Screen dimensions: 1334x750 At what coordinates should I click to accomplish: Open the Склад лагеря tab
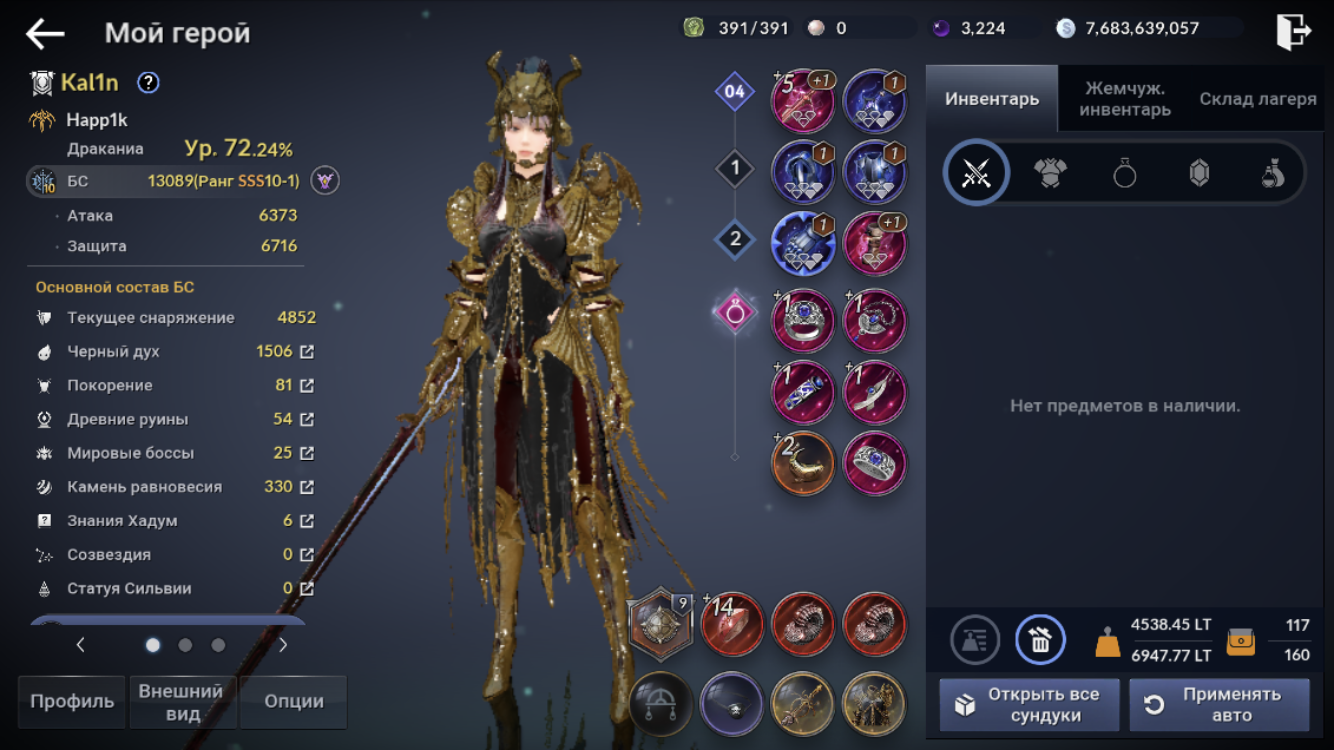1257,99
